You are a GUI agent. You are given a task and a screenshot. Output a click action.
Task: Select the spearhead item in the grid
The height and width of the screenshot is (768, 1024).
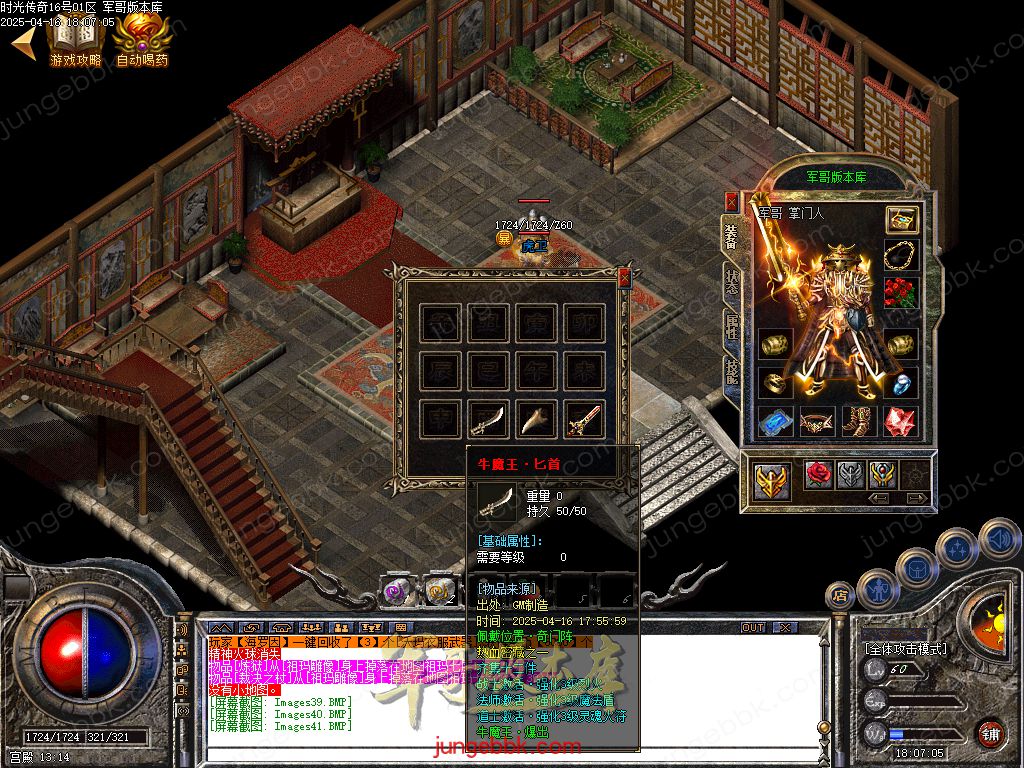coord(537,420)
